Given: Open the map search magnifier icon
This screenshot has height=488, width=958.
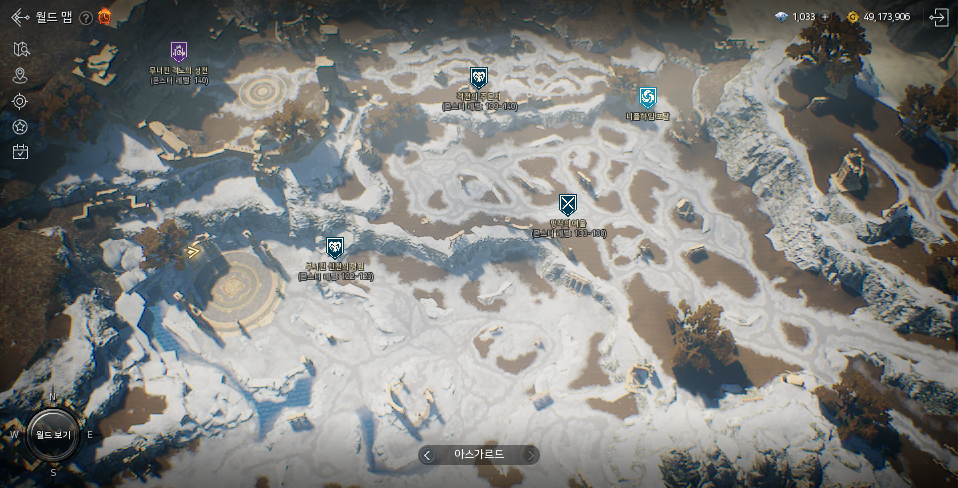Looking at the screenshot, I should coord(20,49).
